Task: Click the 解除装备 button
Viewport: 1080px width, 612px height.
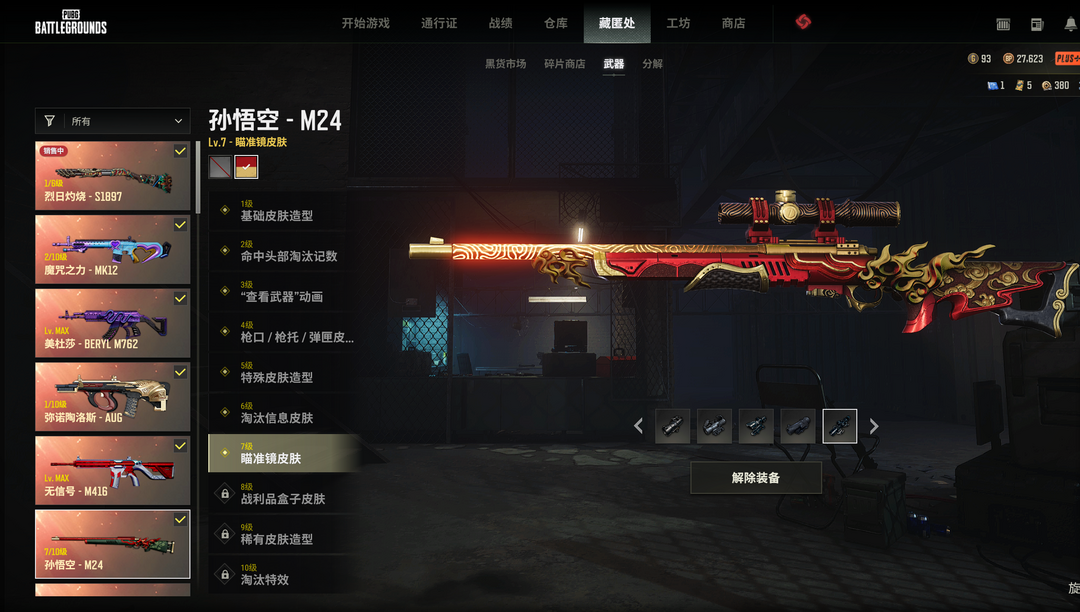Action: pyautogui.click(x=755, y=478)
